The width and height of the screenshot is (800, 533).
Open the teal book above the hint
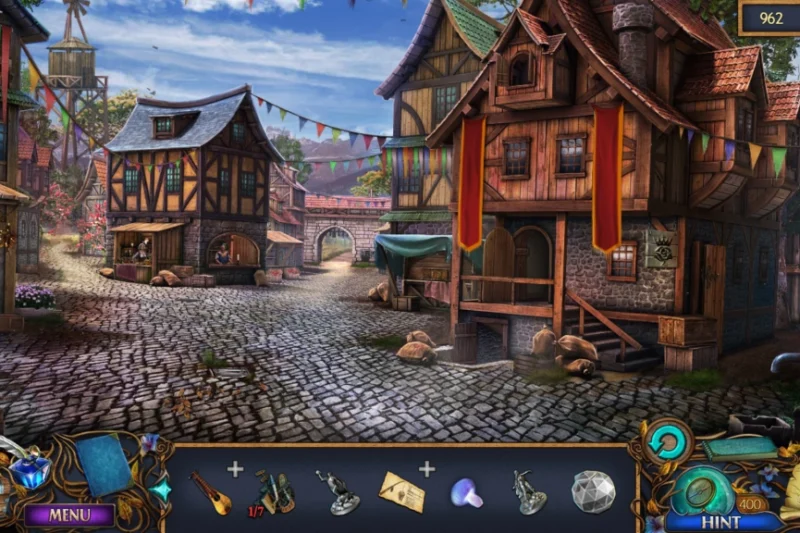[740, 449]
